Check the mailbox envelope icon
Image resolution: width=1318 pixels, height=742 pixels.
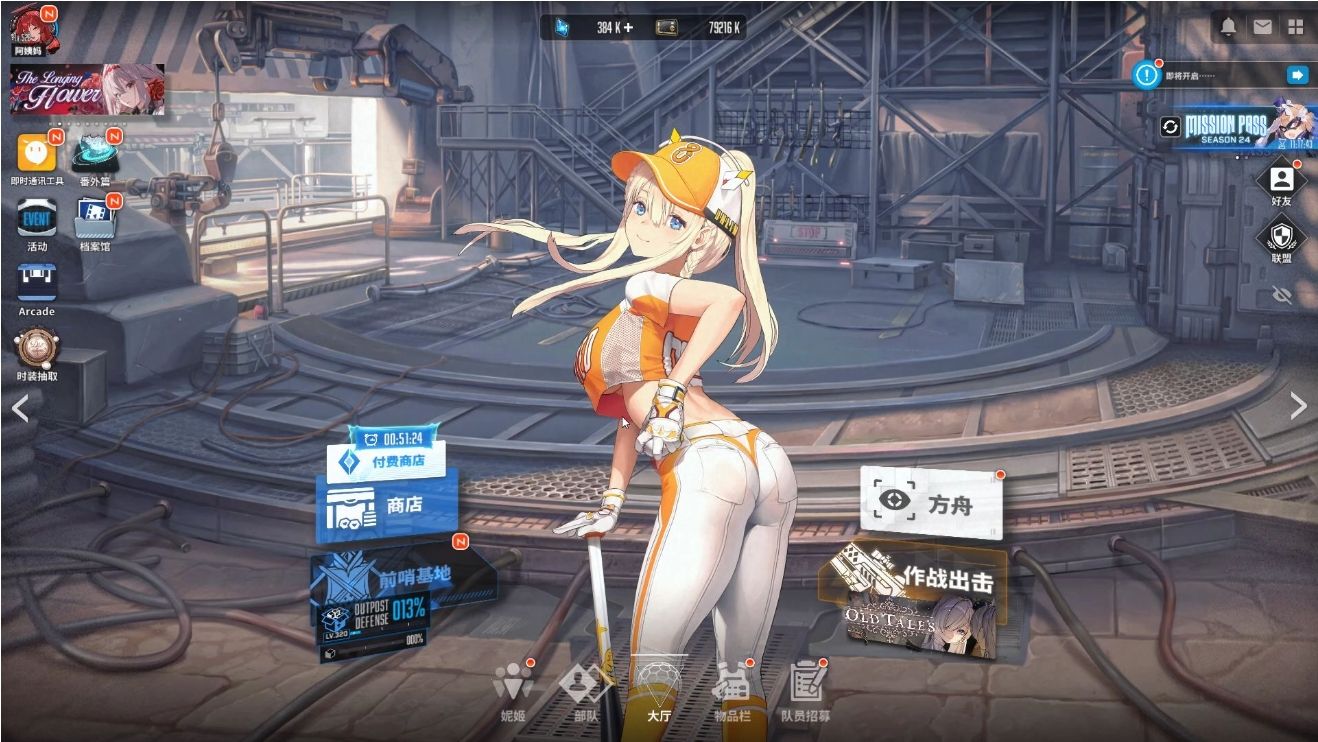[1262, 26]
